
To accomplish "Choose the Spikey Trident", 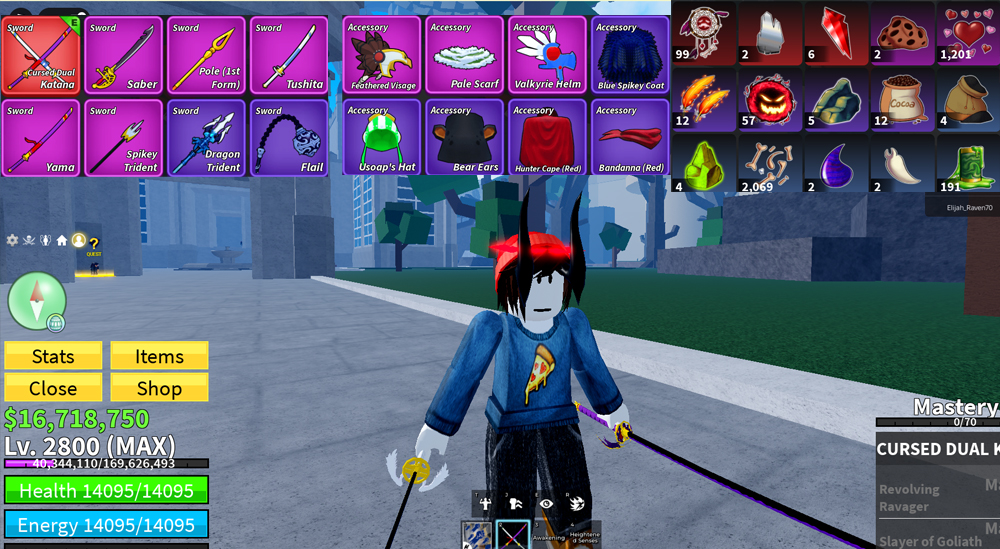I will click(x=124, y=138).
